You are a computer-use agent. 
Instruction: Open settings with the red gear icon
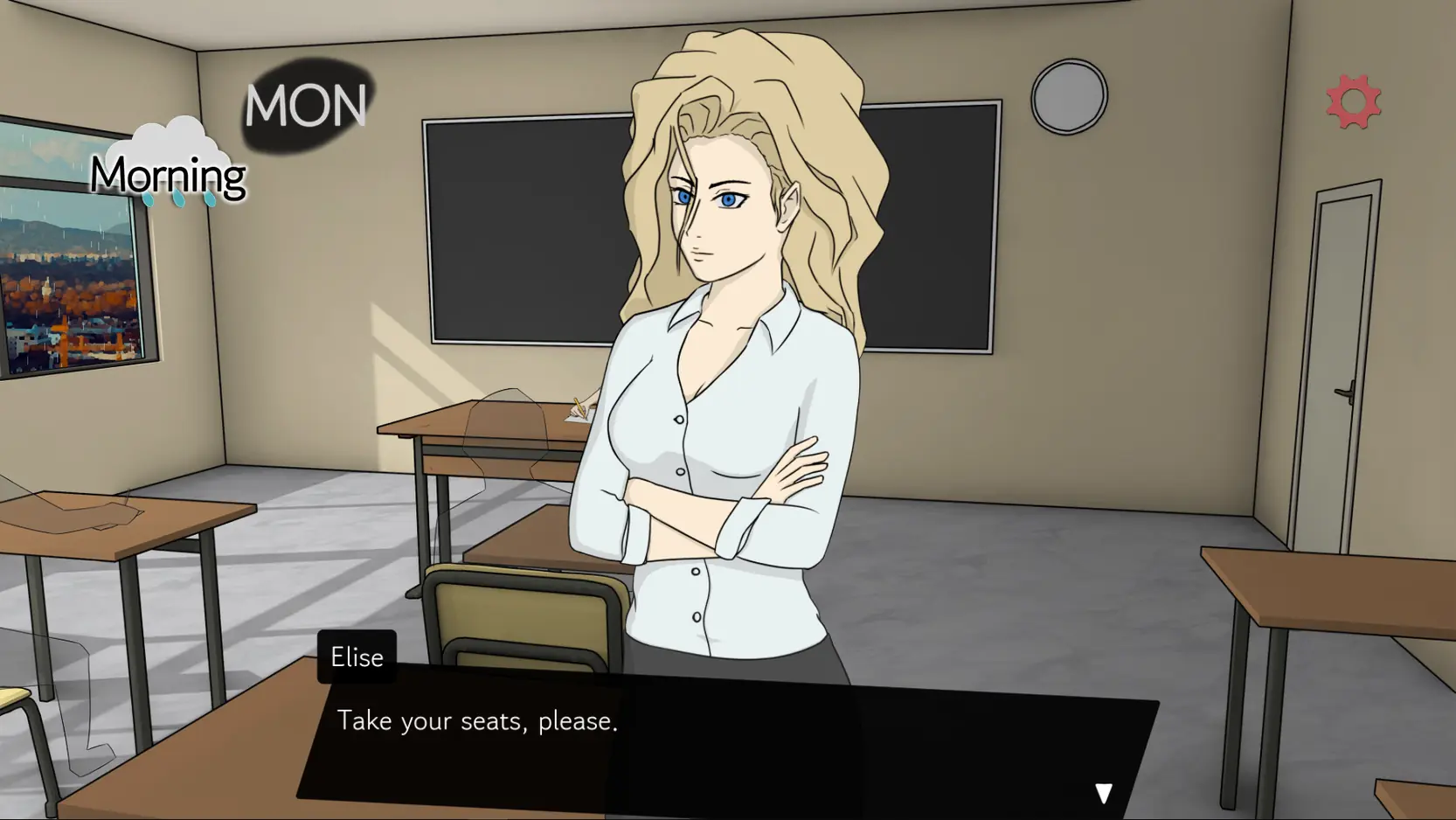click(x=1353, y=102)
